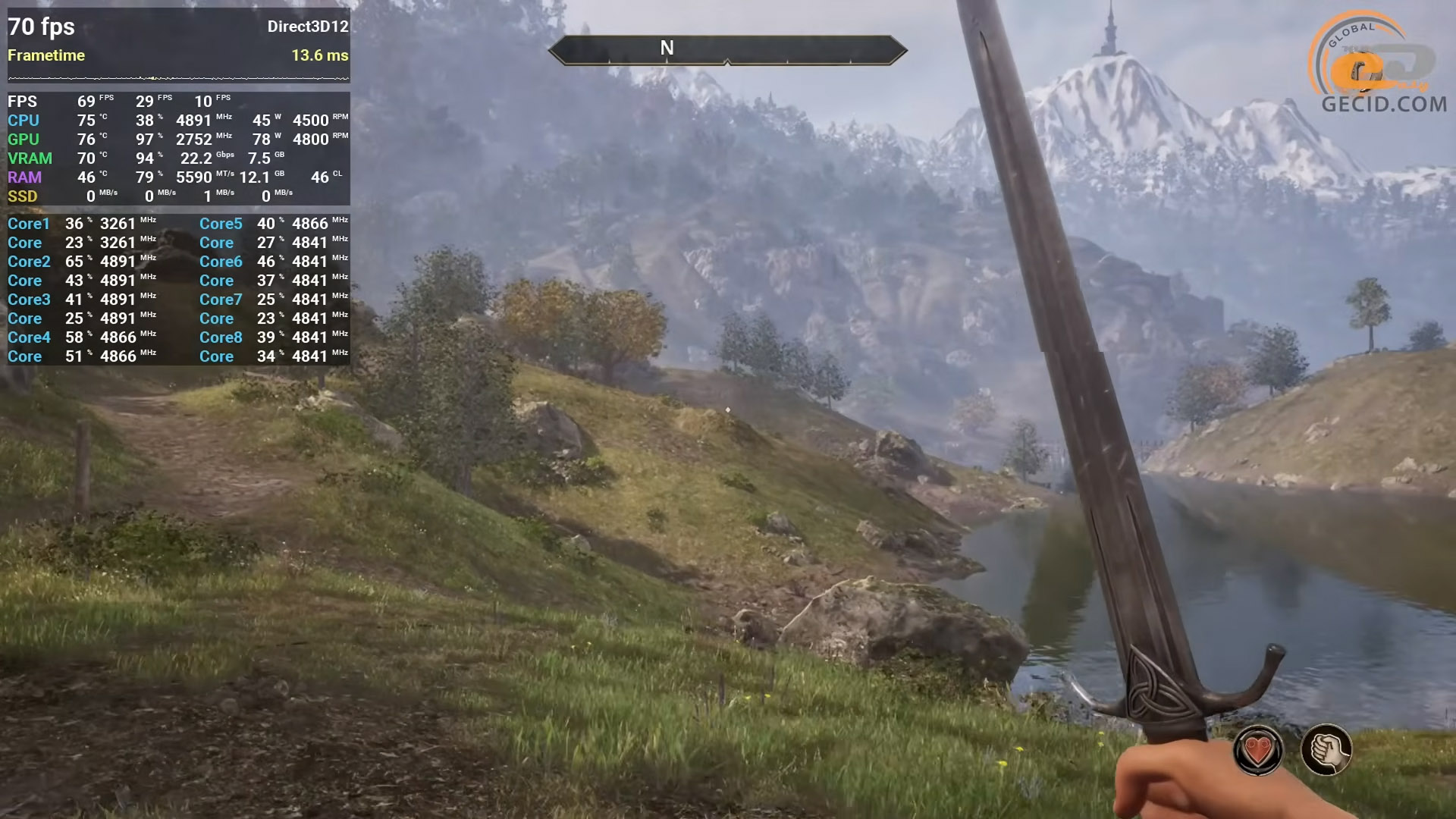
Task: Click the compass bar showing north
Action: [x=727, y=50]
